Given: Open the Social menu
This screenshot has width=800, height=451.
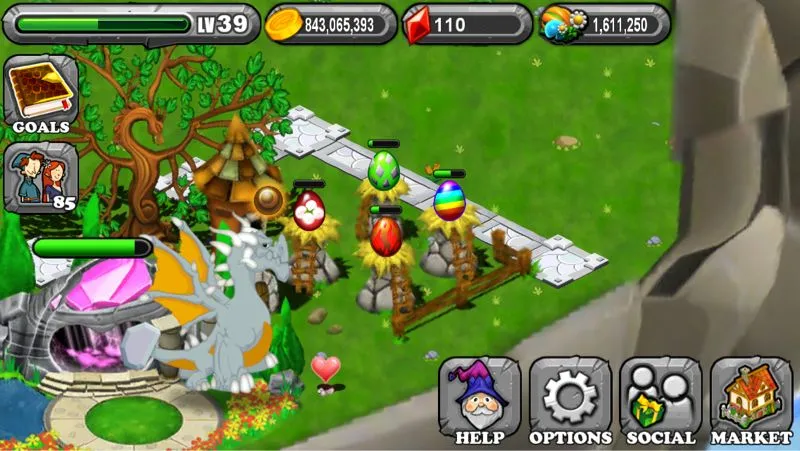Looking at the screenshot, I should pyautogui.click(x=660, y=400).
